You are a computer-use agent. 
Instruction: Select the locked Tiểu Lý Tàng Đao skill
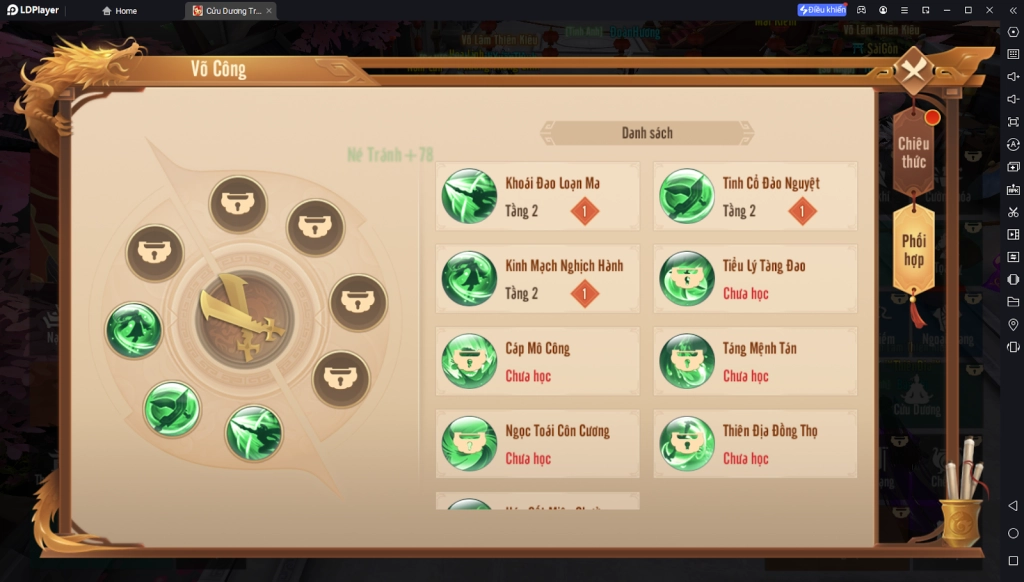(x=755, y=279)
